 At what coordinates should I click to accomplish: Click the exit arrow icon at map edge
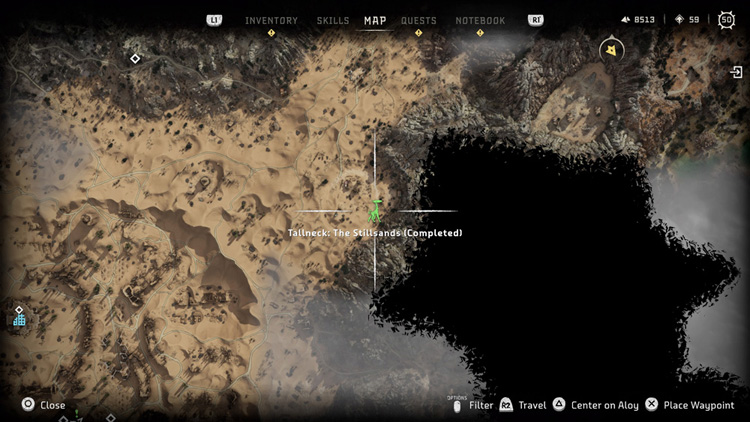tap(737, 72)
